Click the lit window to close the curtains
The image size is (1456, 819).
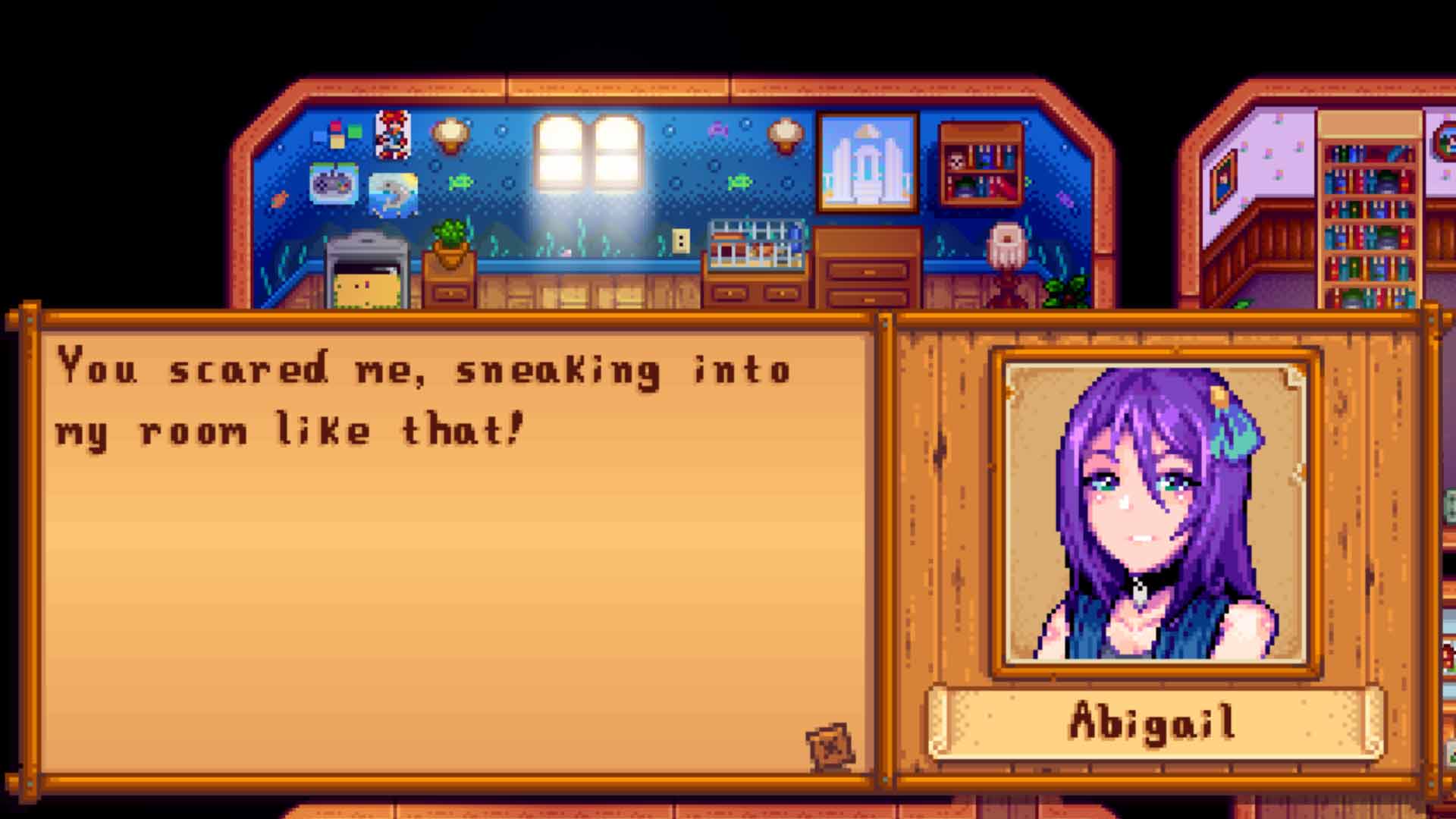(x=590, y=152)
